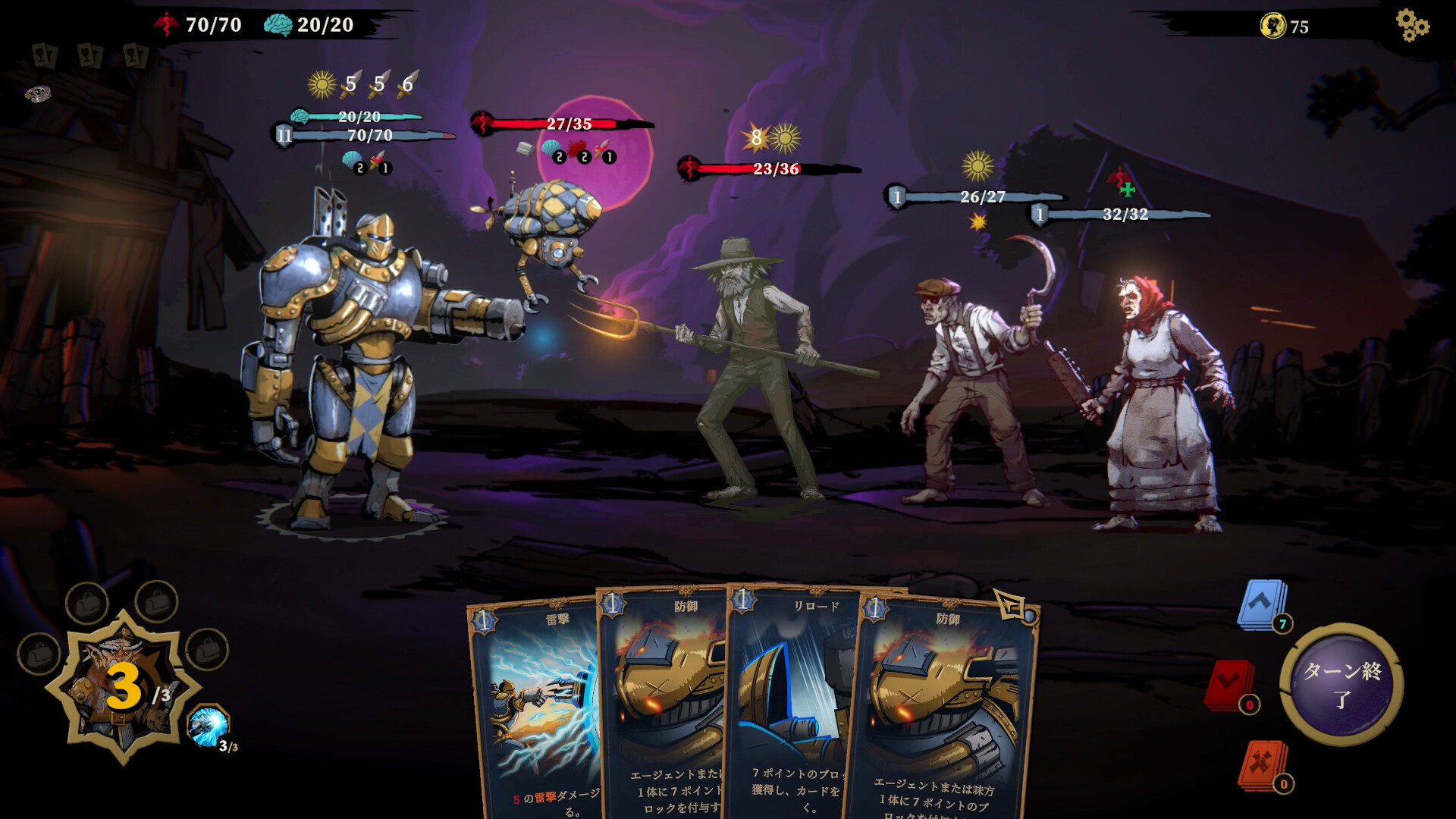1456x819 pixels.
Task: Inspect the silver ring relic icon
Action: (x=38, y=94)
